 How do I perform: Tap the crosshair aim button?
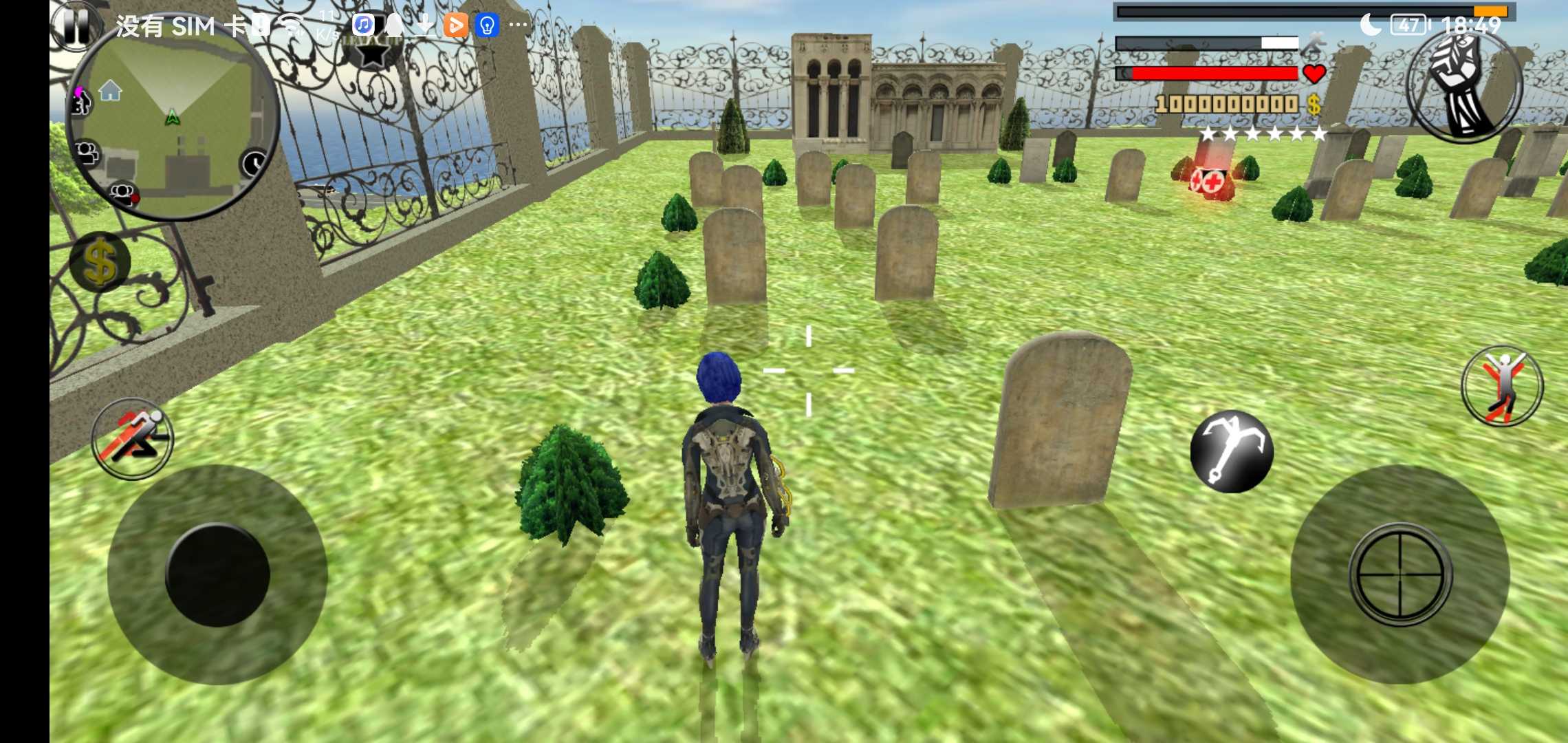1400,574
